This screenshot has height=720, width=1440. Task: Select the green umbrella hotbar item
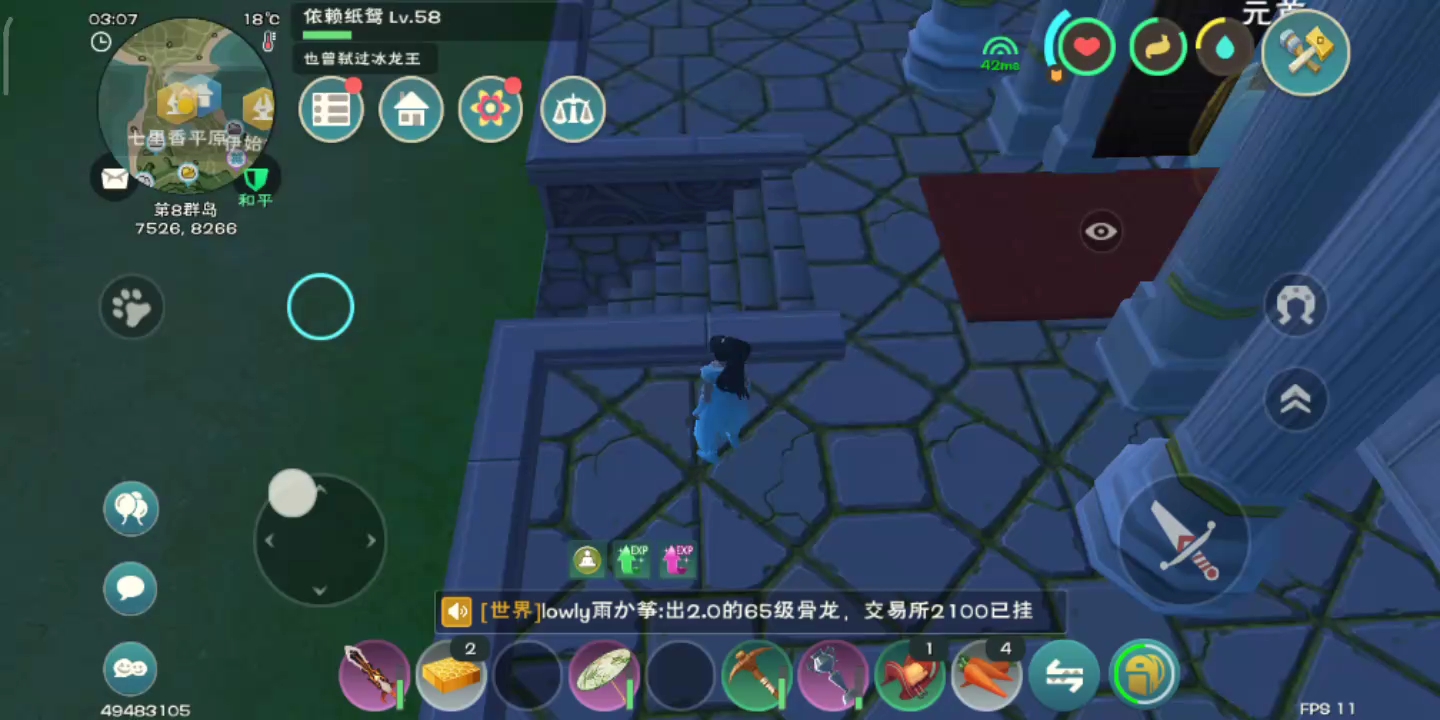[604, 675]
